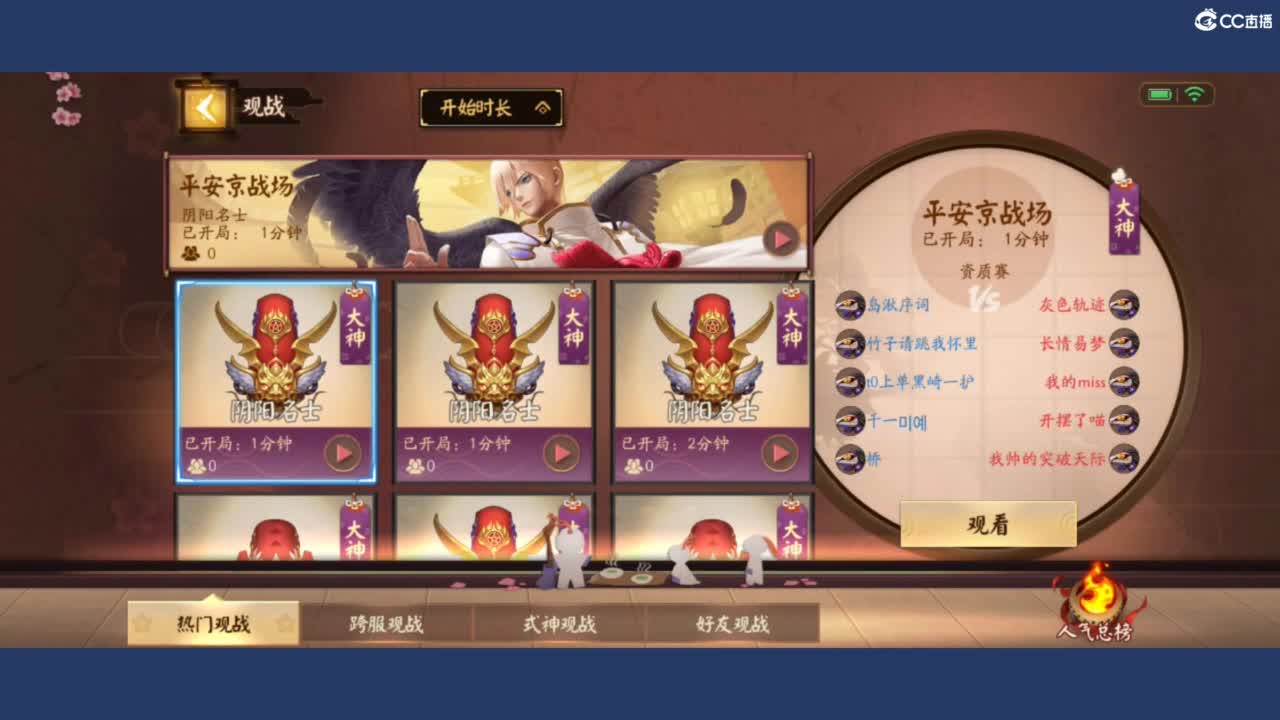The width and height of the screenshot is (1280, 720).
Task: Click the 我帅的突破天际 avatar icon
Action: click(x=1124, y=460)
